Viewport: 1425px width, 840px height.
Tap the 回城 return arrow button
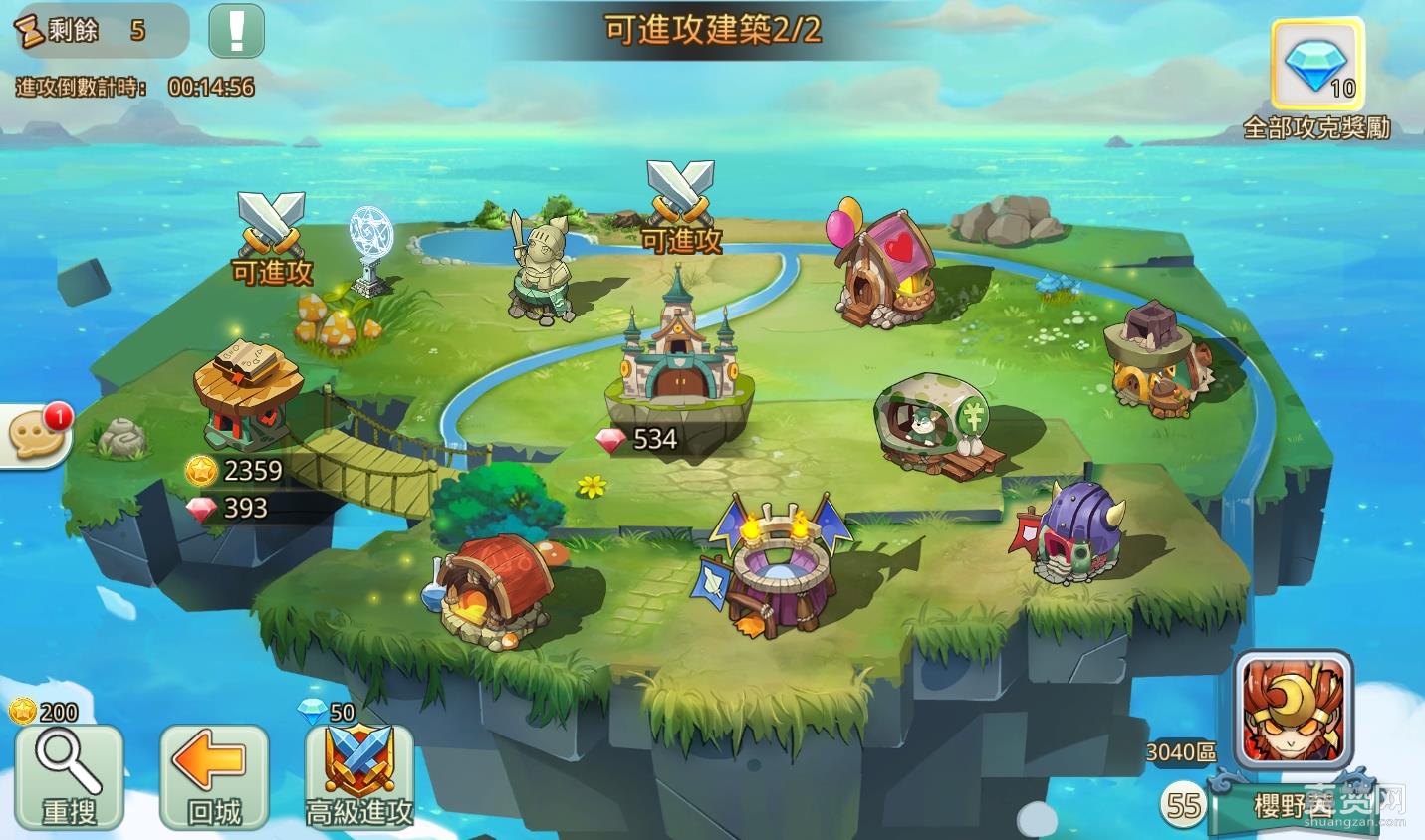pyautogui.click(x=212, y=776)
